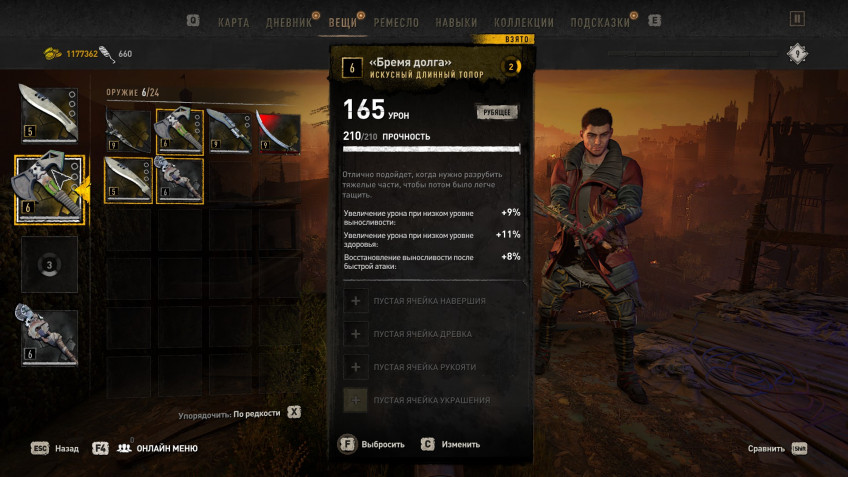Go to the Ремесло tab

pos(395,22)
